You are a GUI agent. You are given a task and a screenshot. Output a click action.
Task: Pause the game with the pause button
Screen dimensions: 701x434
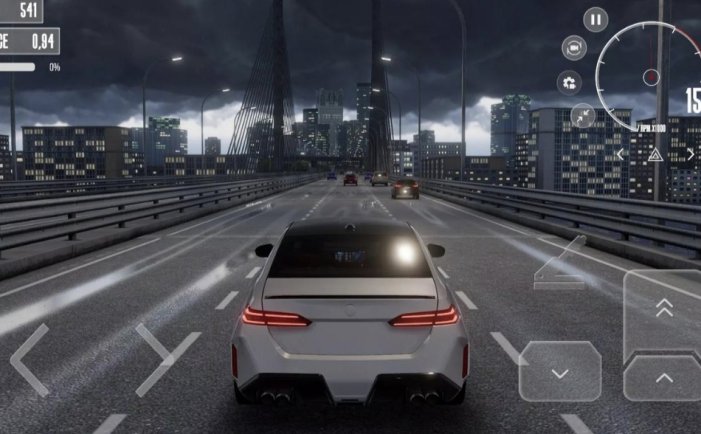click(x=596, y=19)
